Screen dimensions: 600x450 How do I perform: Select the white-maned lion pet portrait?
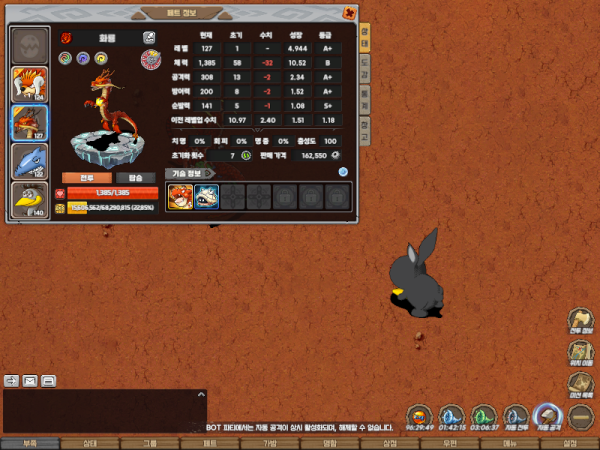pos(29,83)
